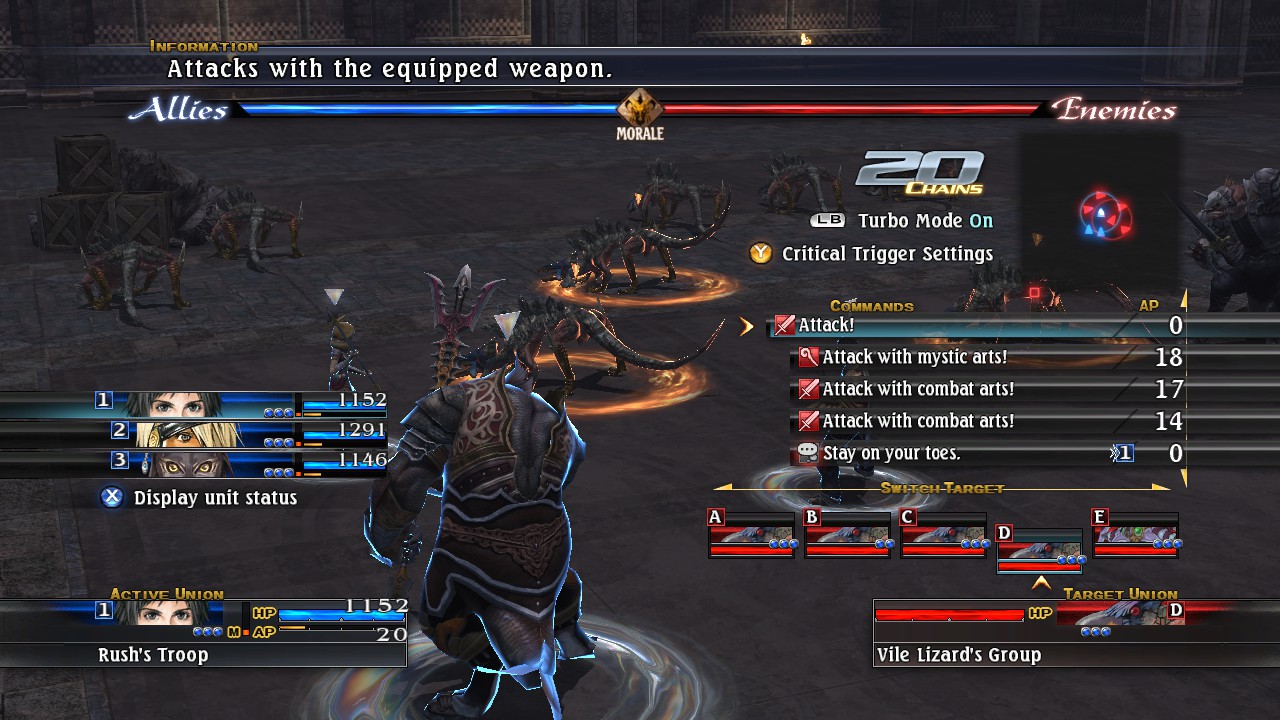1280x720 pixels.
Task: Select the Attack! command
Action: pyautogui.click(x=826, y=325)
